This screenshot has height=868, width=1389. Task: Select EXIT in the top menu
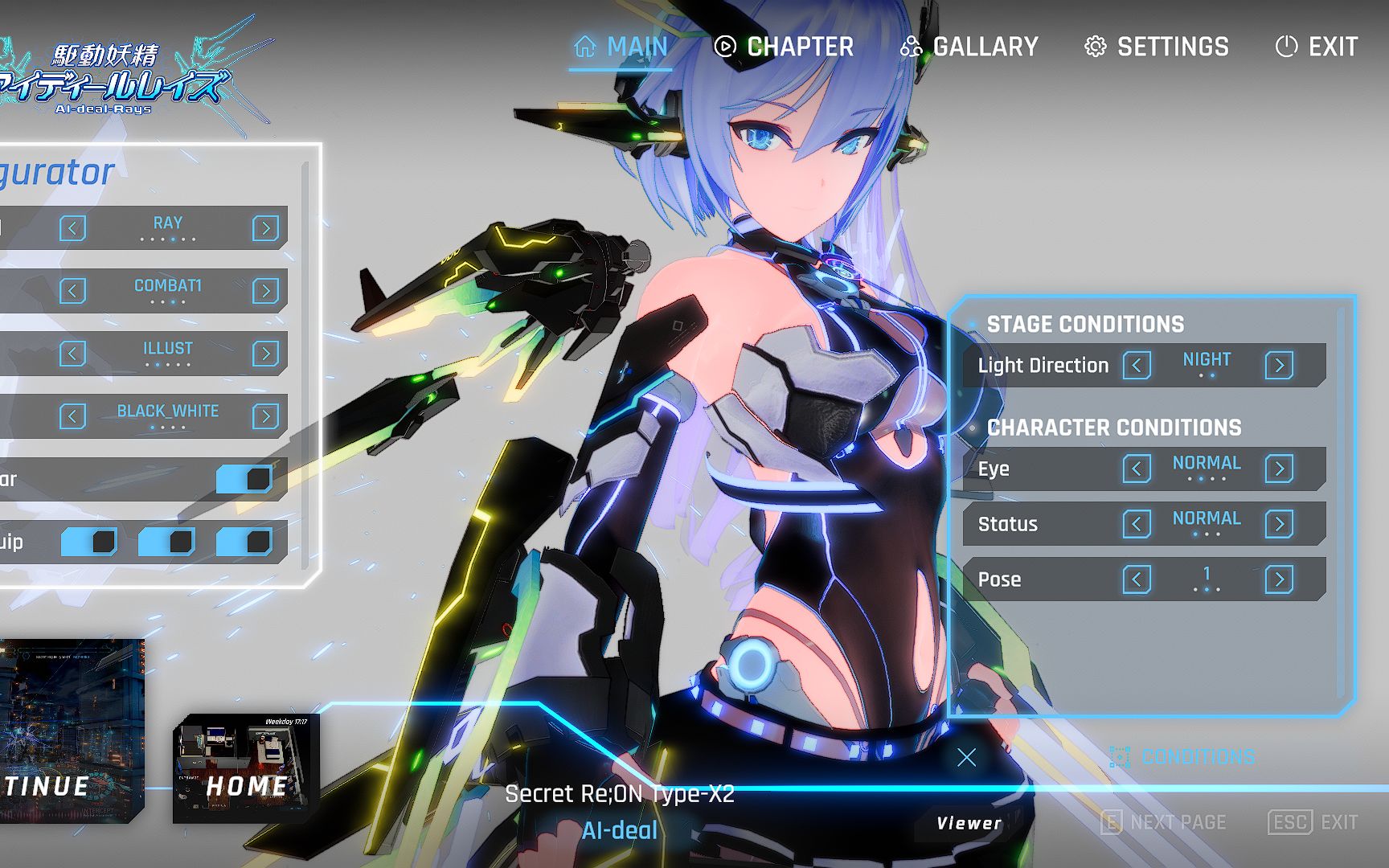1317,47
